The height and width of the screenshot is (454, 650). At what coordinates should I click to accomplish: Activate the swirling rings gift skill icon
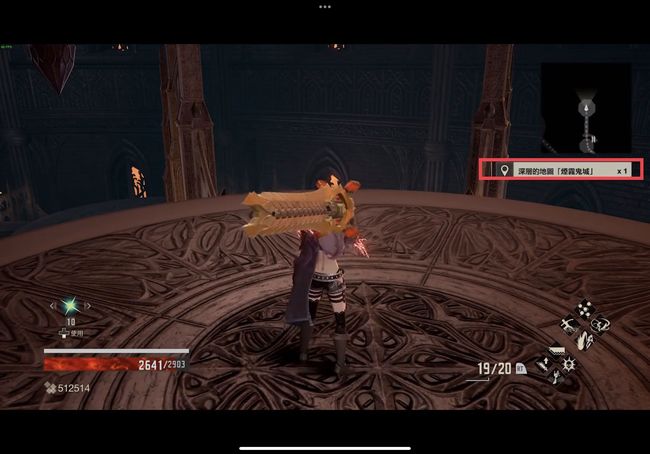click(x=601, y=323)
